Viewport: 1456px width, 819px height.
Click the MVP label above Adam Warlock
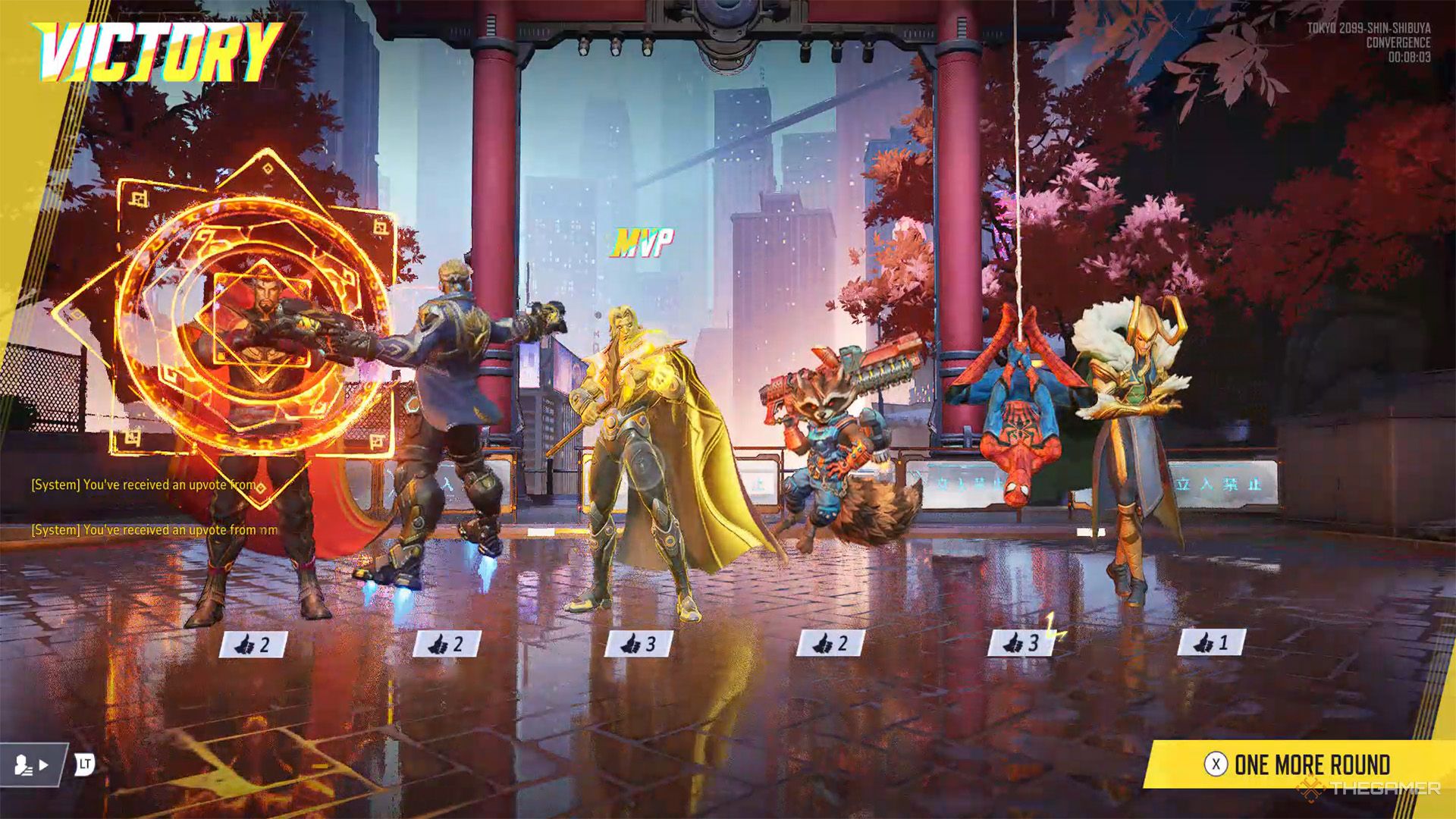coord(642,240)
